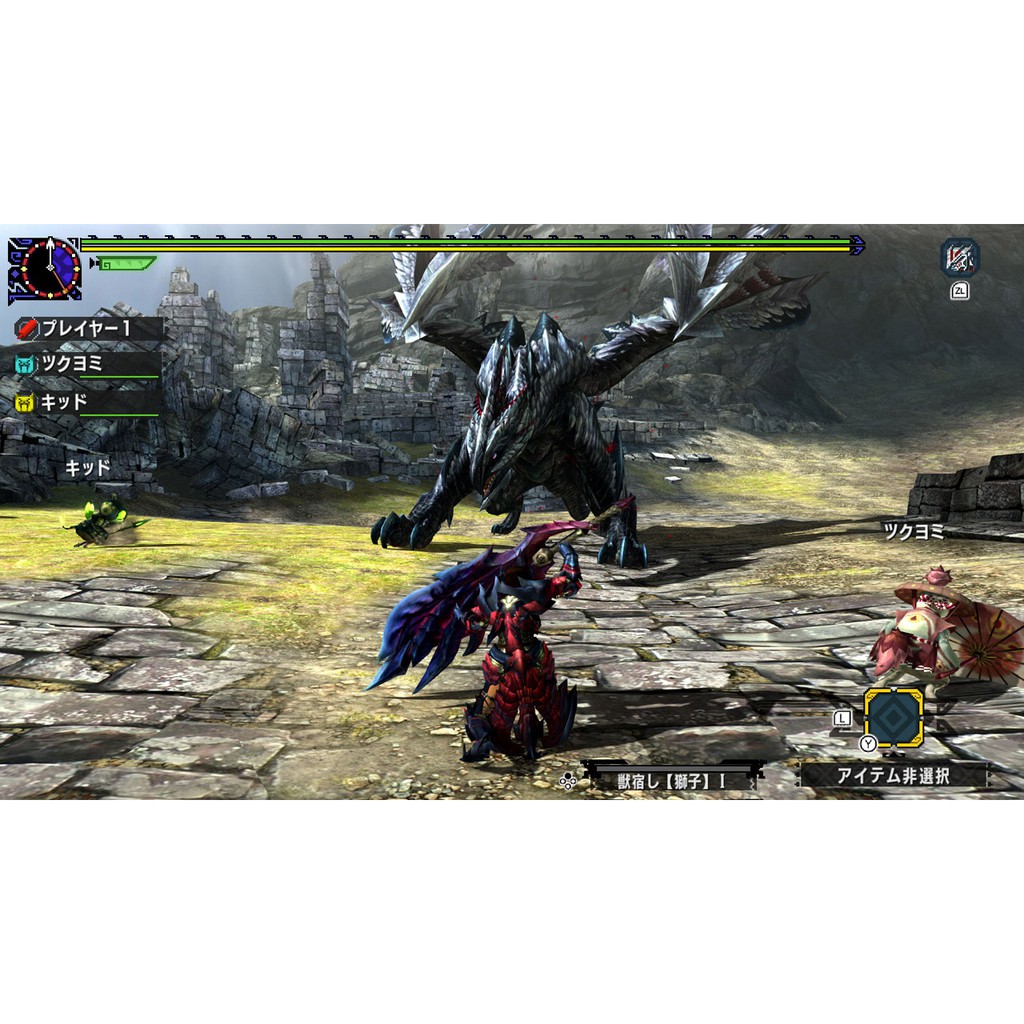Select the プレイヤー1 party entry

86,328
